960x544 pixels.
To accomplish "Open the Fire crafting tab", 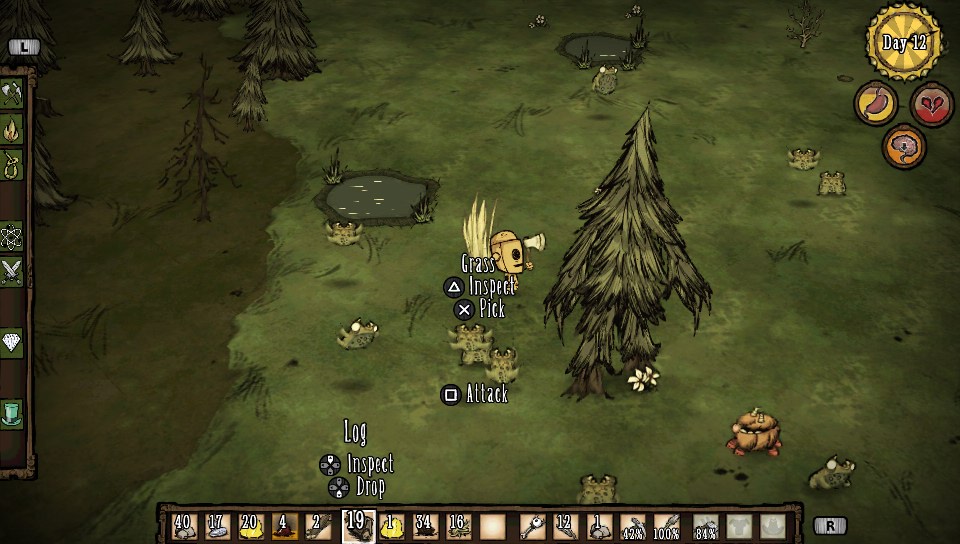I will click(12, 129).
